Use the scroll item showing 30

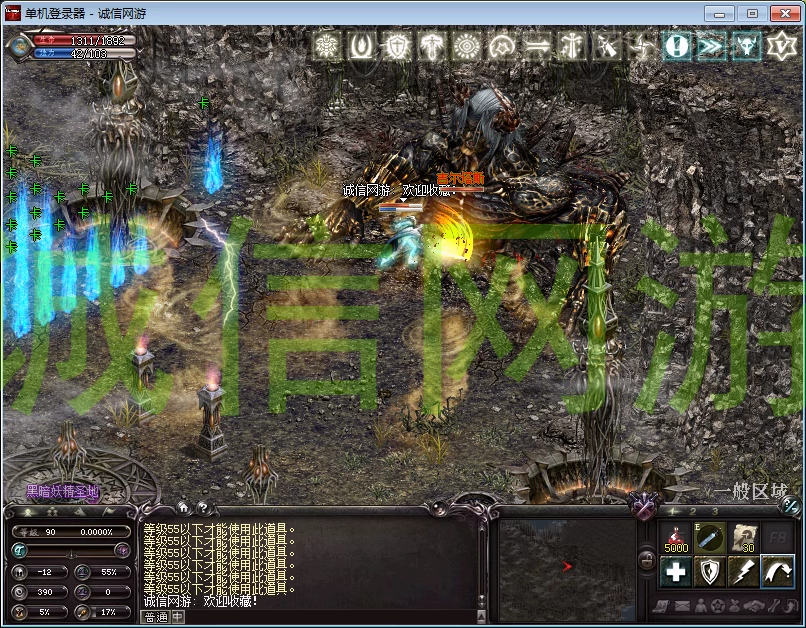744,538
